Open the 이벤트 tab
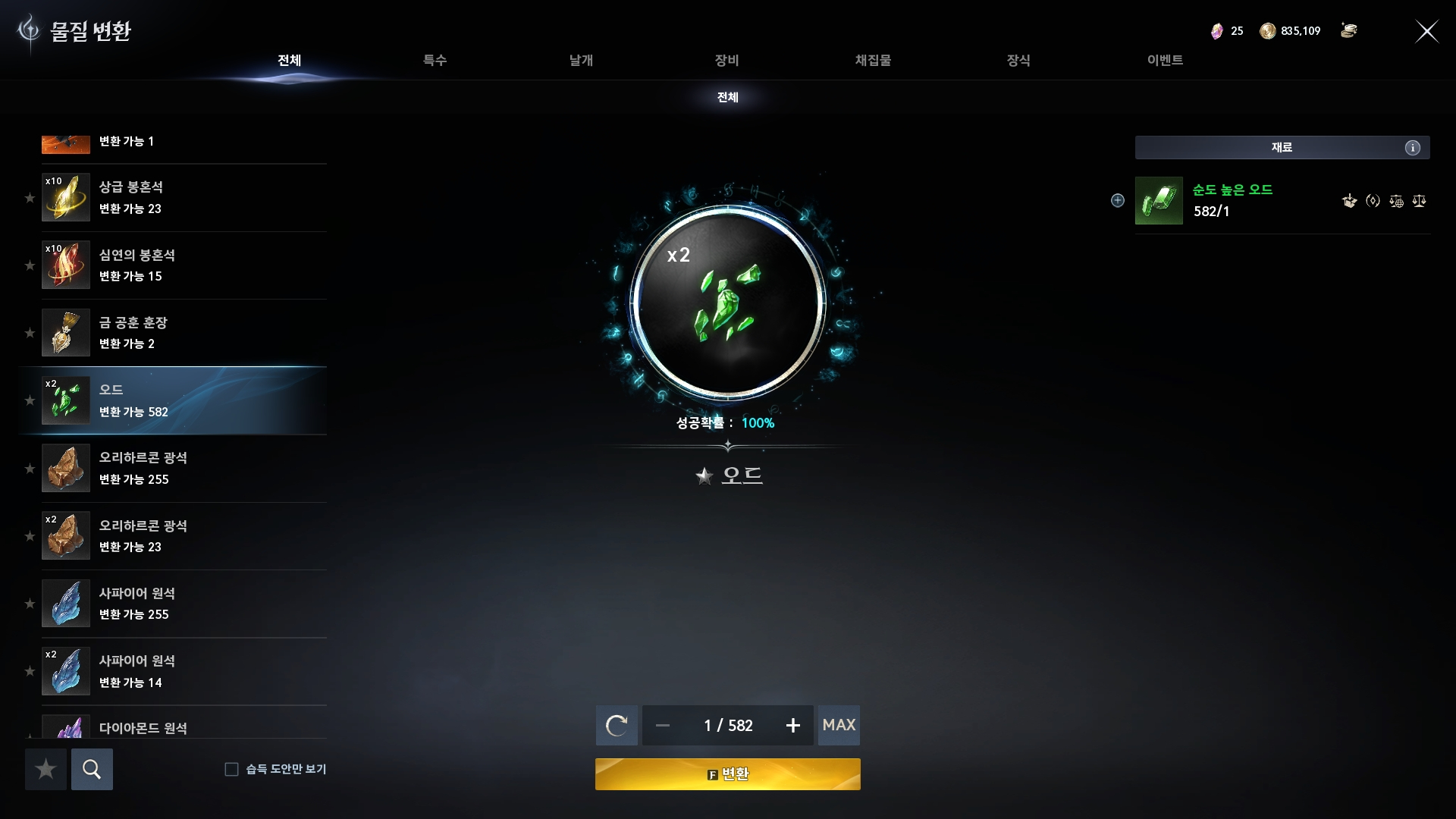 (1165, 60)
